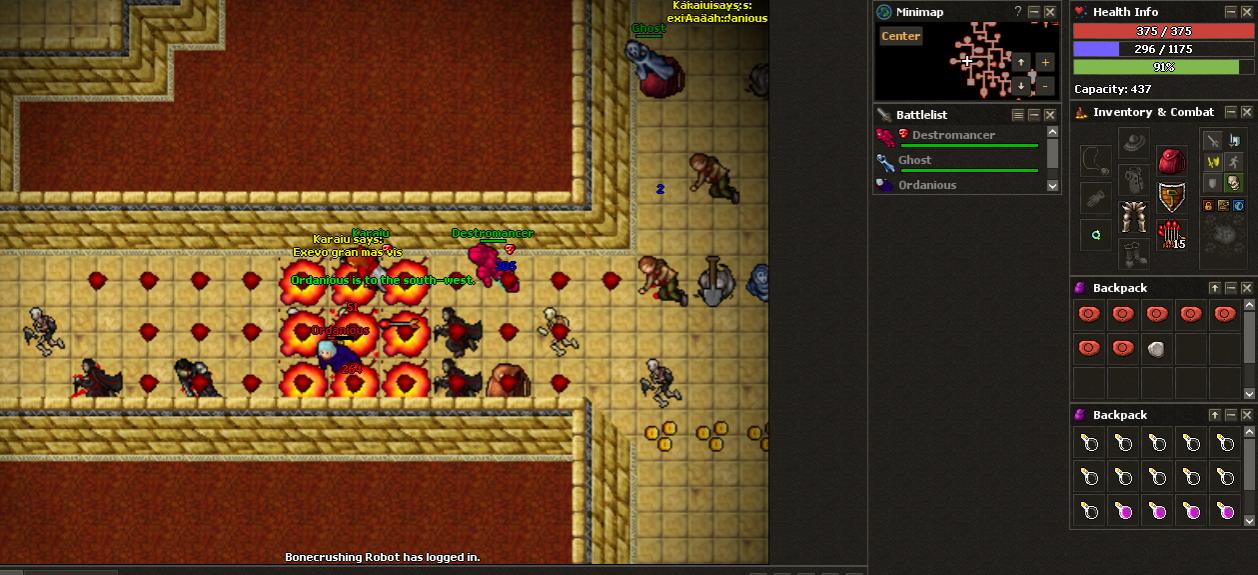
Task: Click the minimap Center button
Action: coord(900,36)
